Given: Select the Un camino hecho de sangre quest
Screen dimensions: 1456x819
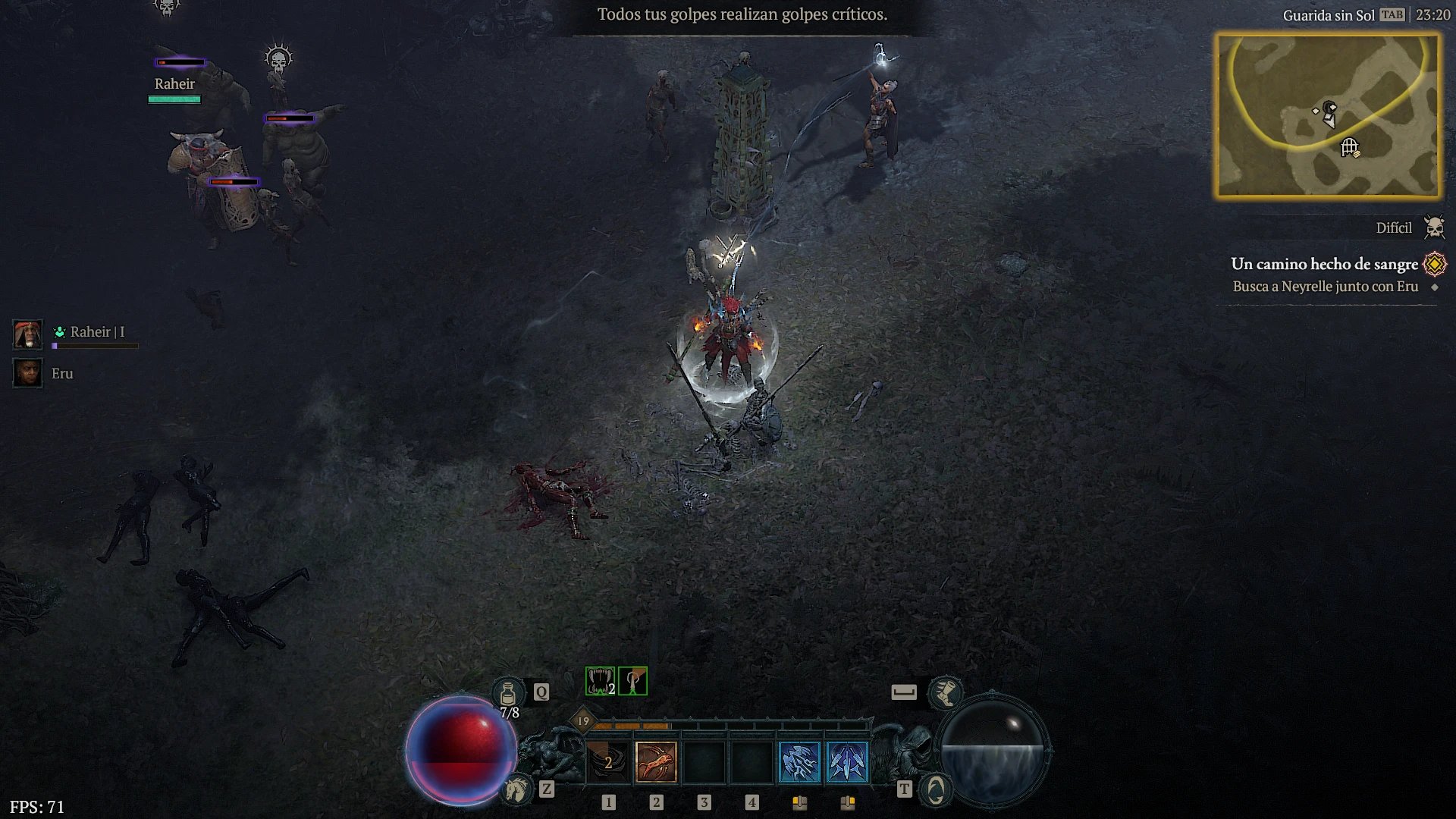Looking at the screenshot, I should 1324,264.
